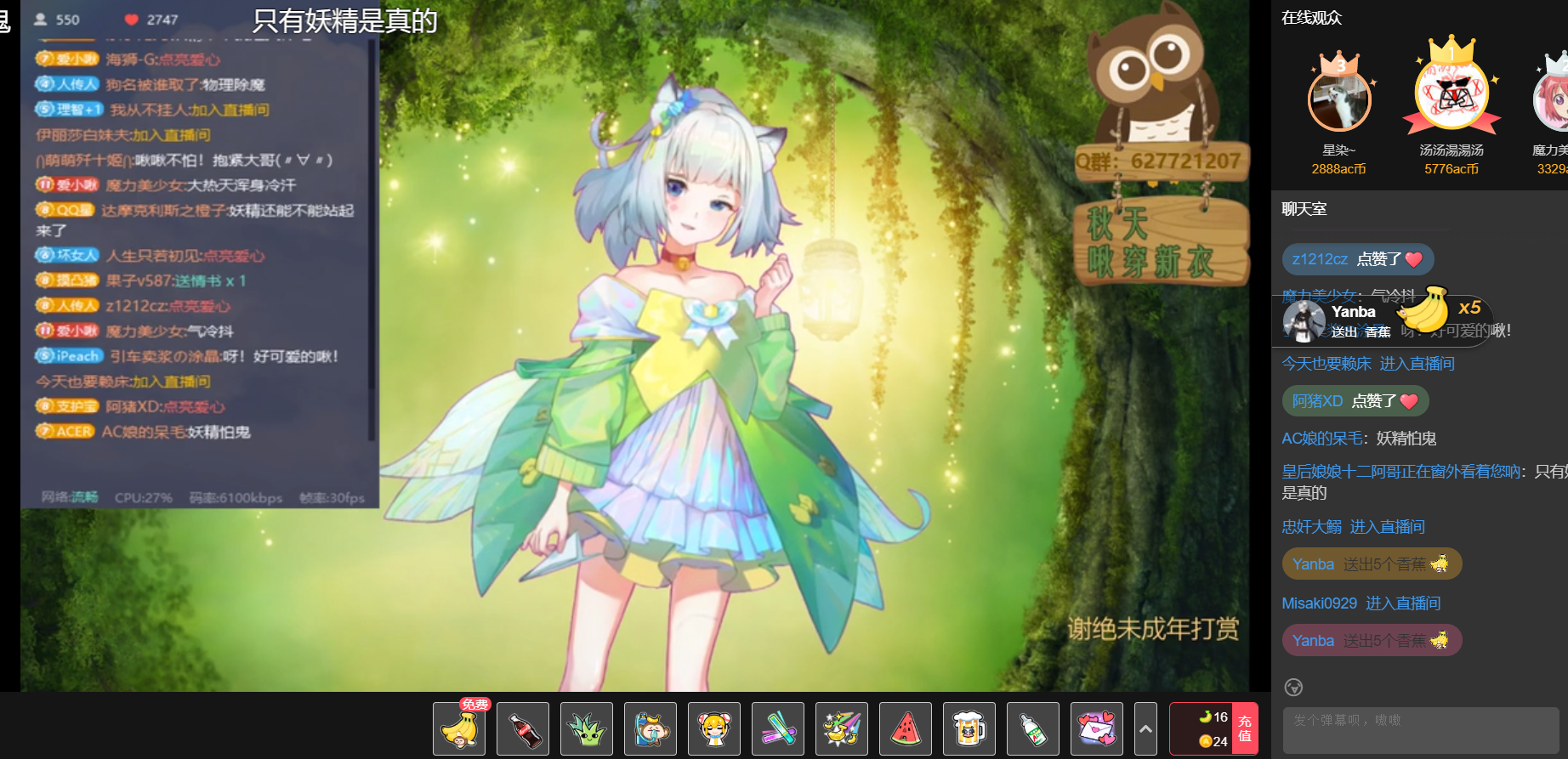Image resolution: width=1568 pixels, height=759 pixels.
Task: Pick the crying monkey gift
Action: [650, 728]
